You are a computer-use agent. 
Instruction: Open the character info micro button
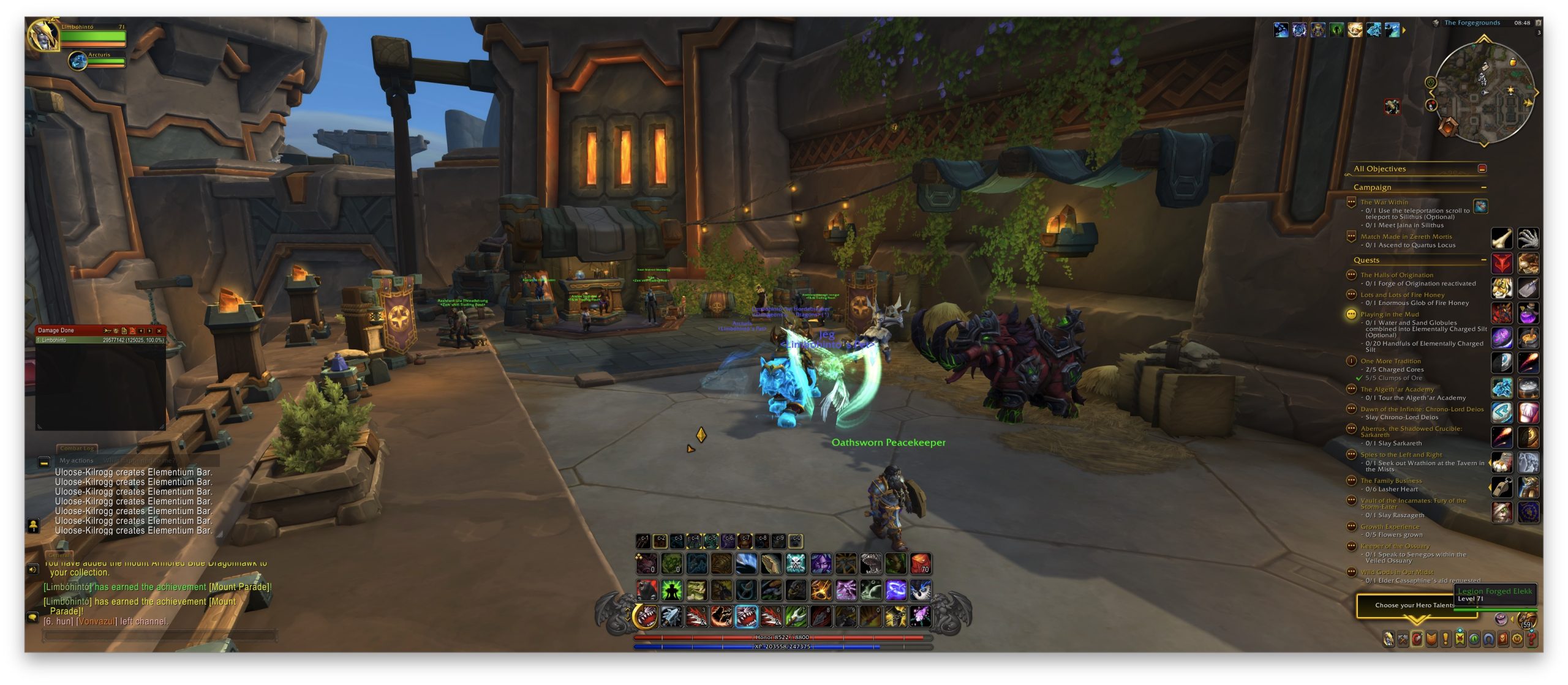(x=1389, y=640)
